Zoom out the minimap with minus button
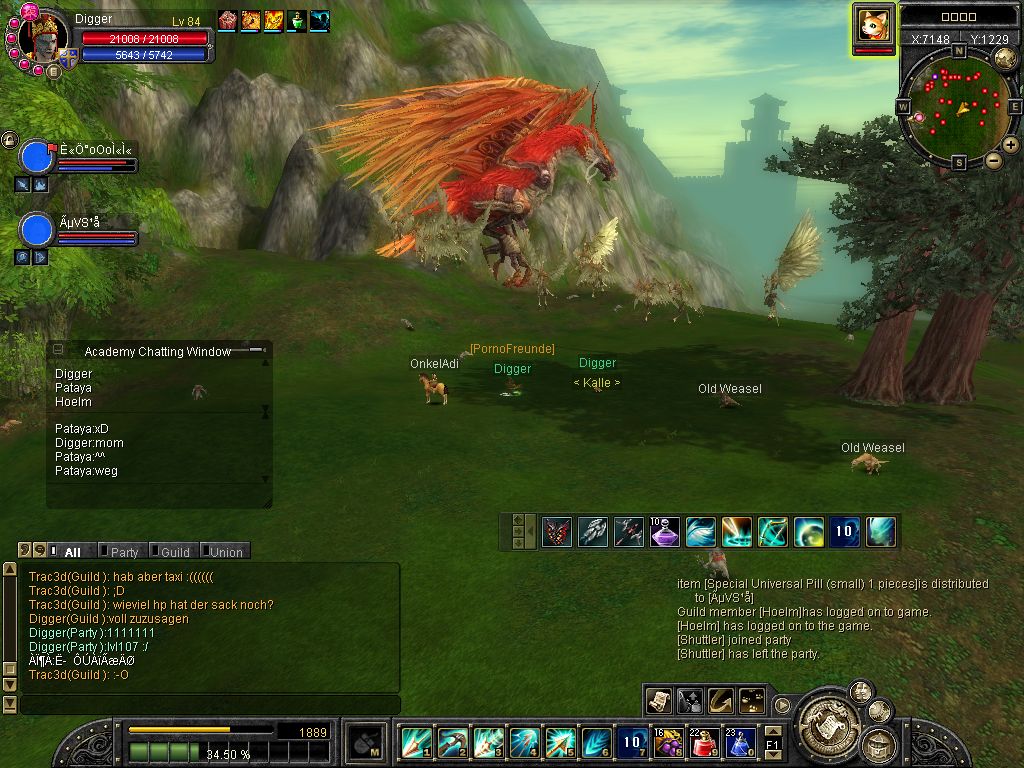The image size is (1024, 768). pos(993,160)
